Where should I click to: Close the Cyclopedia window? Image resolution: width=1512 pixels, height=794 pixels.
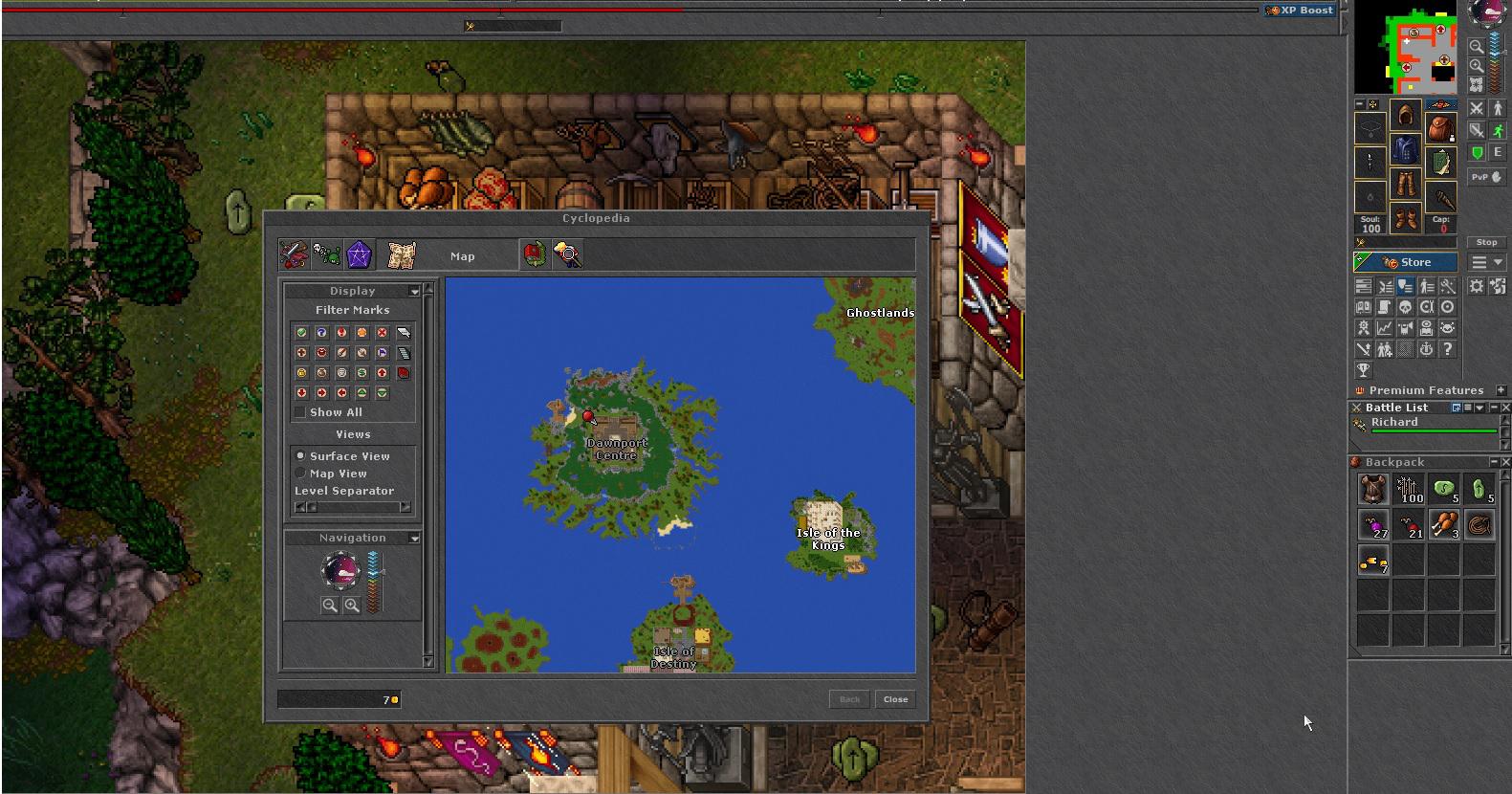pyautogui.click(x=895, y=699)
